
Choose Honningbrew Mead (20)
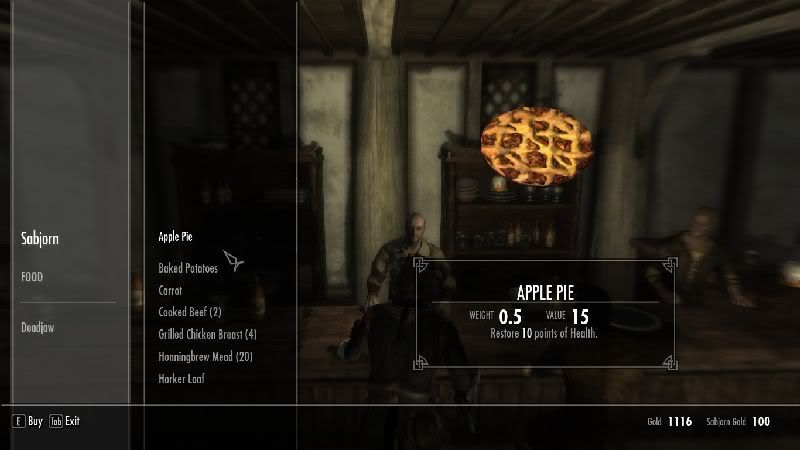(x=207, y=356)
